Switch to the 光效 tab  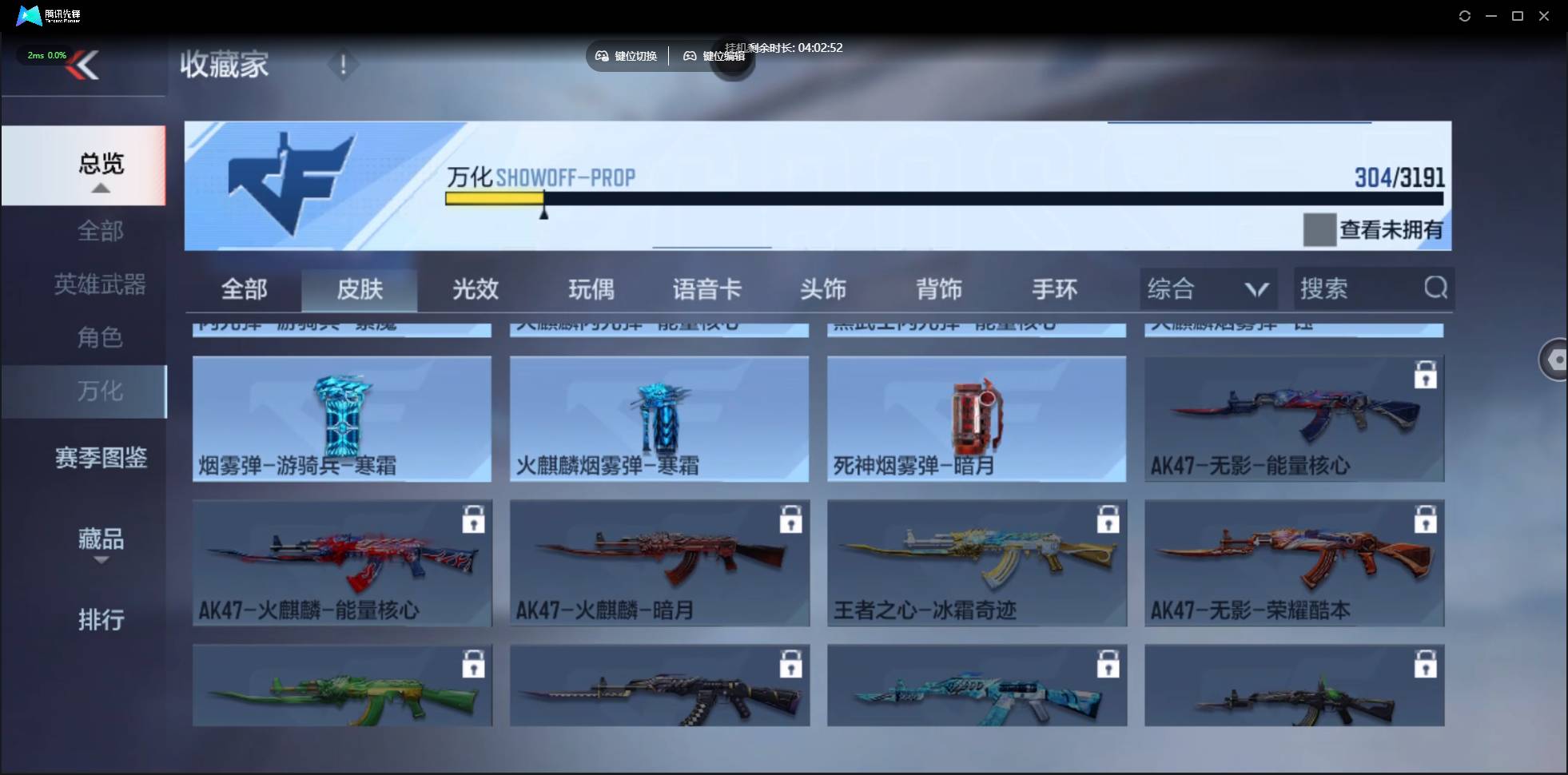pyautogui.click(x=475, y=290)
